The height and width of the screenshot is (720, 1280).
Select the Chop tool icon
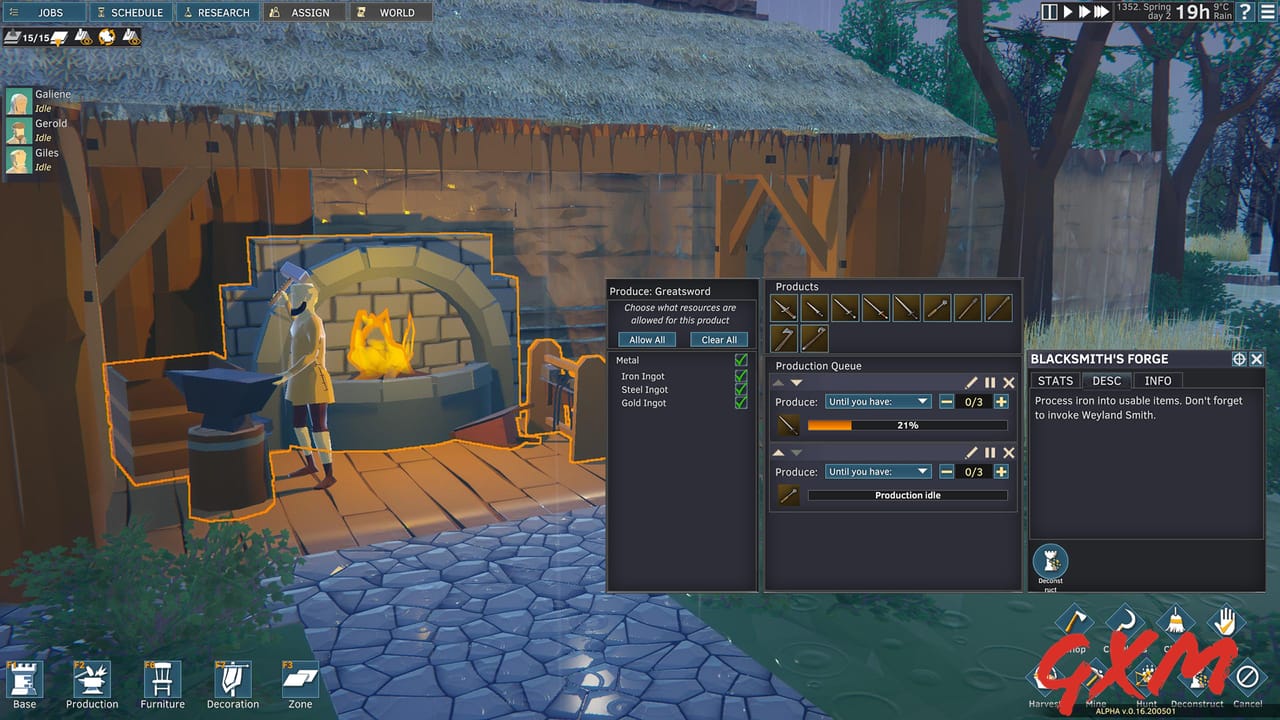click(1076, 620)
